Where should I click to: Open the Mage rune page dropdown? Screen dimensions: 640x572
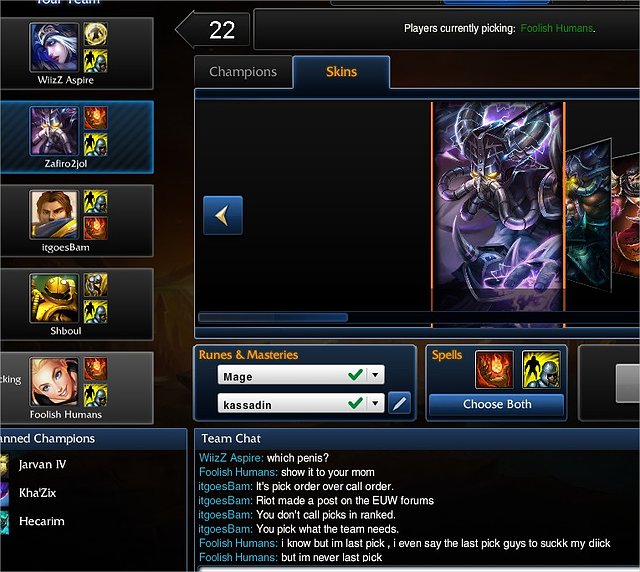coord(375,376)
